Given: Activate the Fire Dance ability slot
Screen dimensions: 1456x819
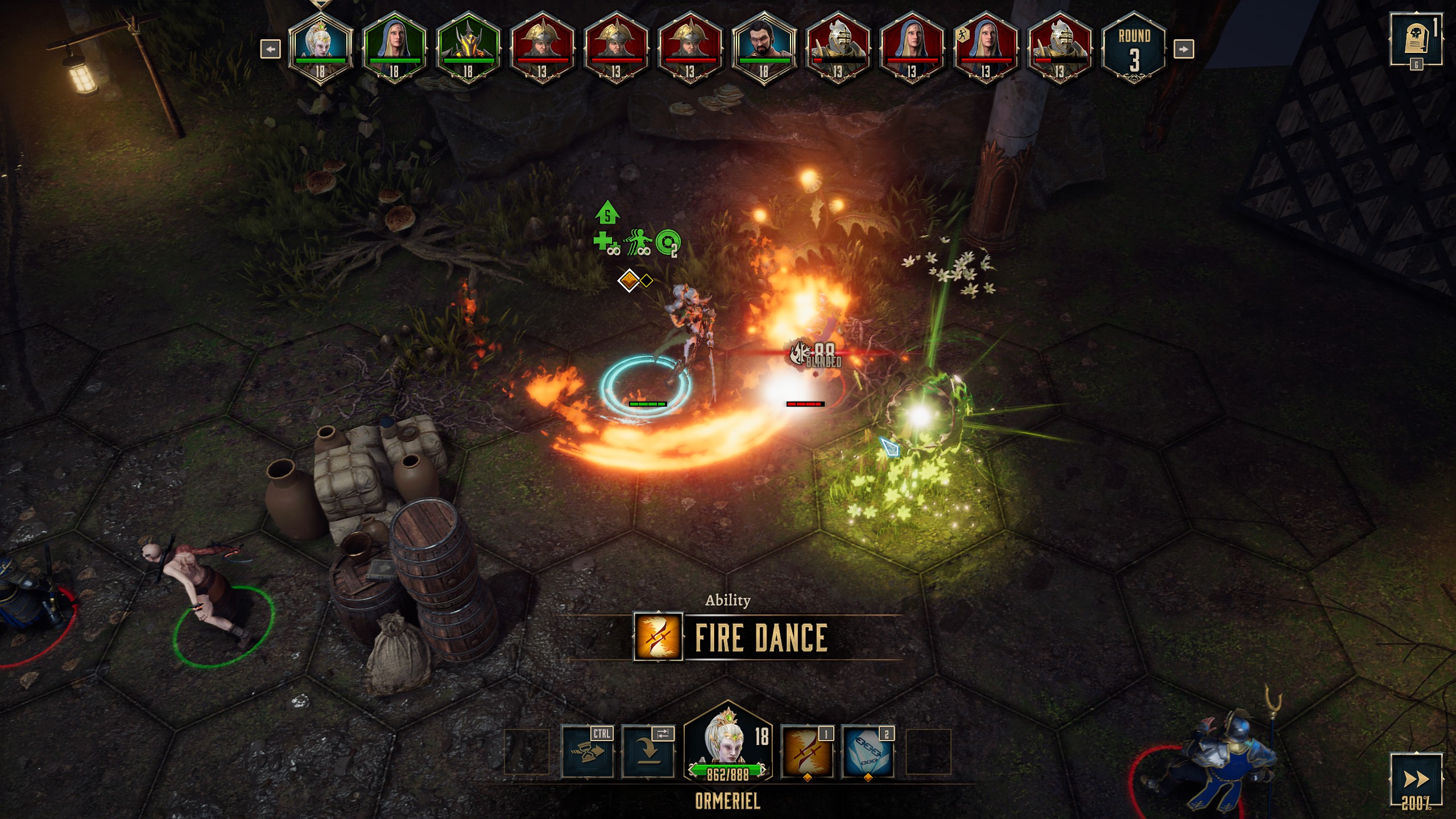Looking at the screenshot, I should point(806,752).
